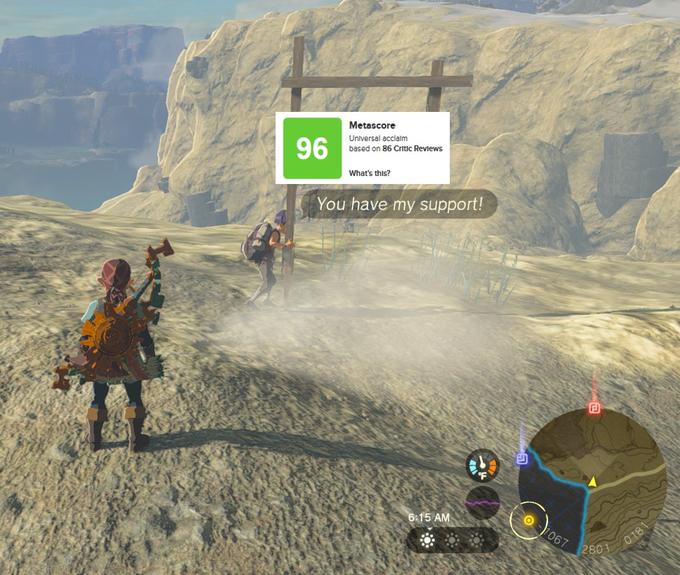Click the purple noise meter icon
The height and width of the screenshot is (575, 680).
tap(482, 501)
